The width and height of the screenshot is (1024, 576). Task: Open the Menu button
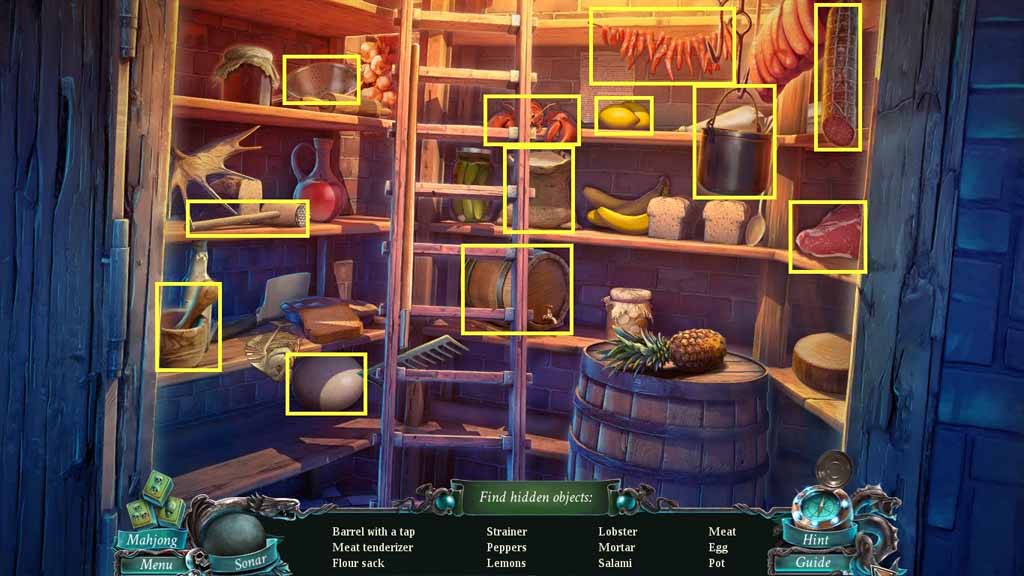click(154, 564)
